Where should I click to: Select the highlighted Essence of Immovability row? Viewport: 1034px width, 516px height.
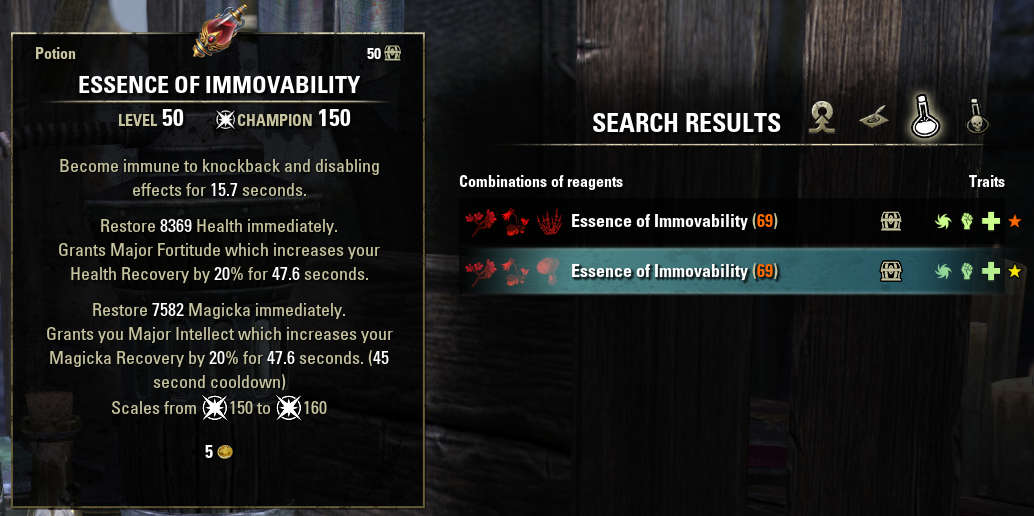[x=673, y=271]
